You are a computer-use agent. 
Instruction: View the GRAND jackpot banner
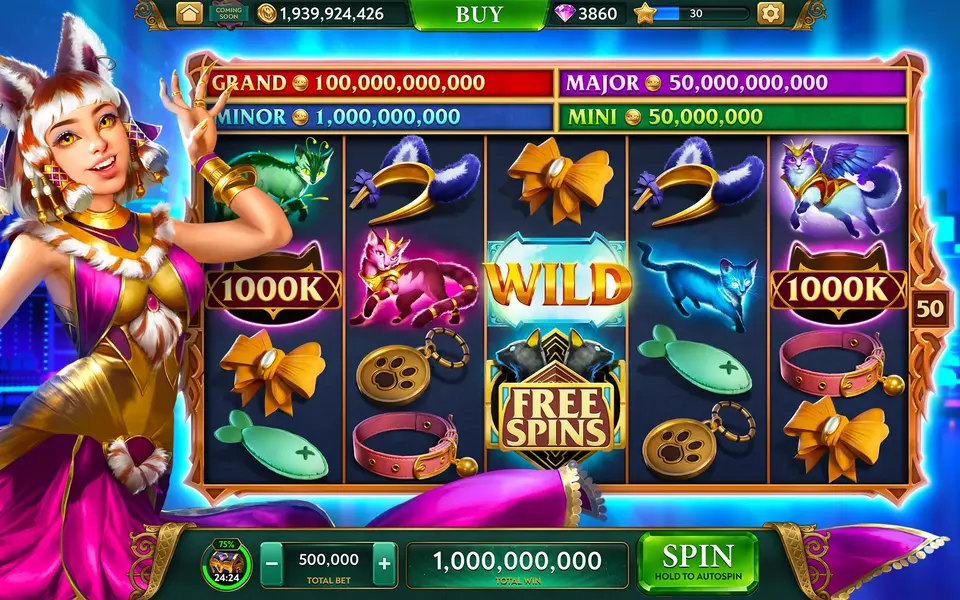380,83
